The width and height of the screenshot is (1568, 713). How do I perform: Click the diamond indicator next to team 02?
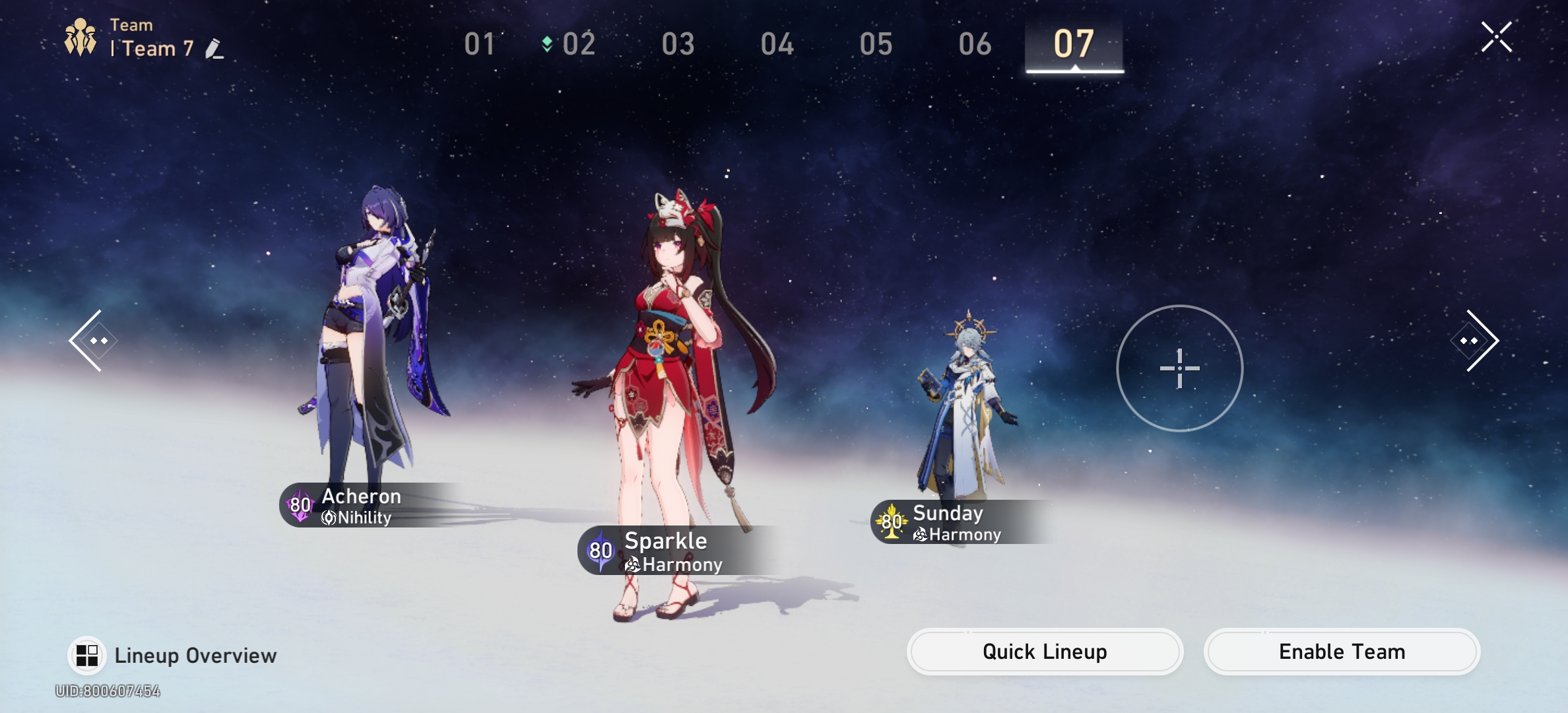pyautogui.click(x=546, y=44)
